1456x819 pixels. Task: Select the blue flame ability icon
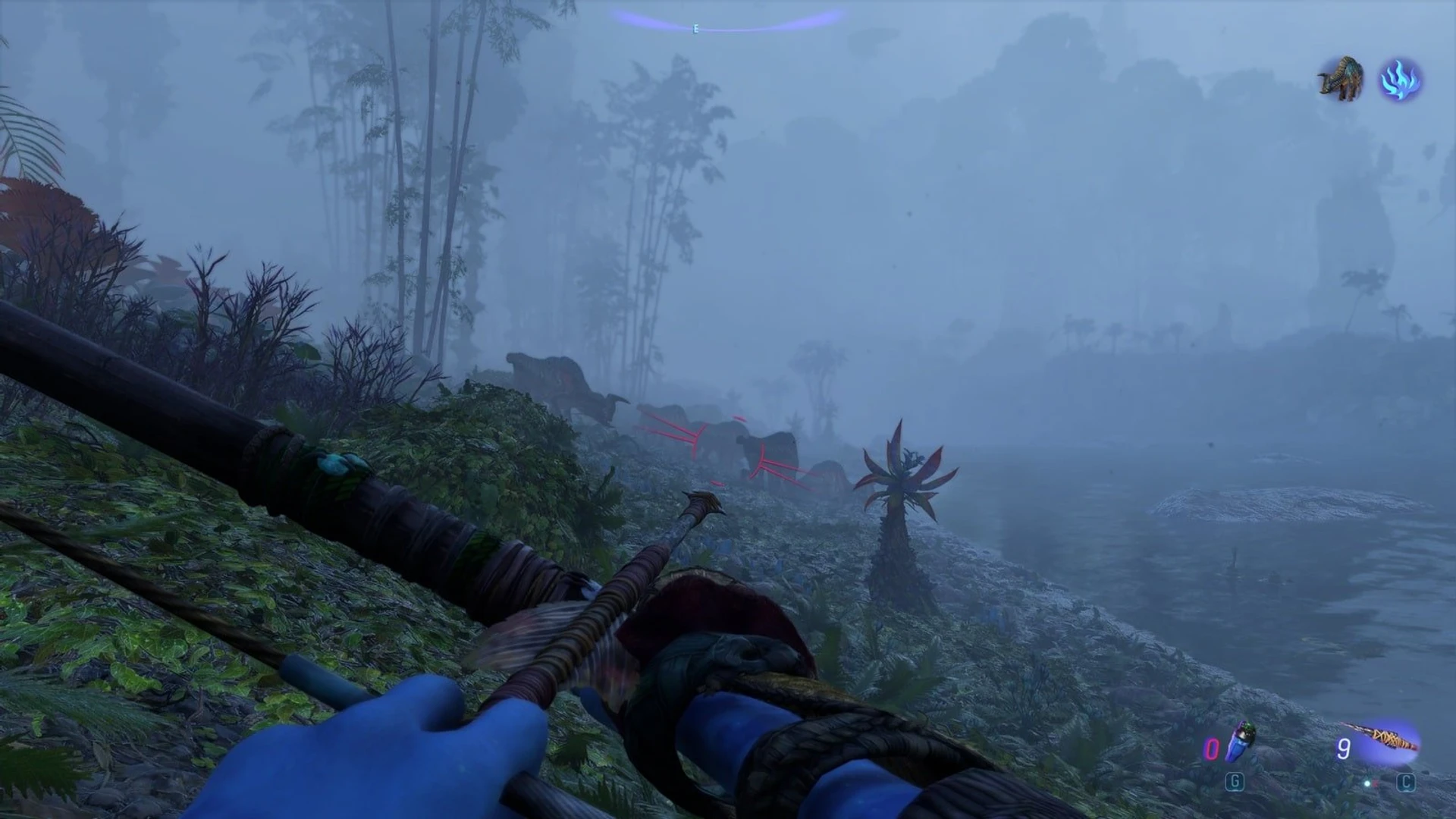click(x=1399, y=80)
